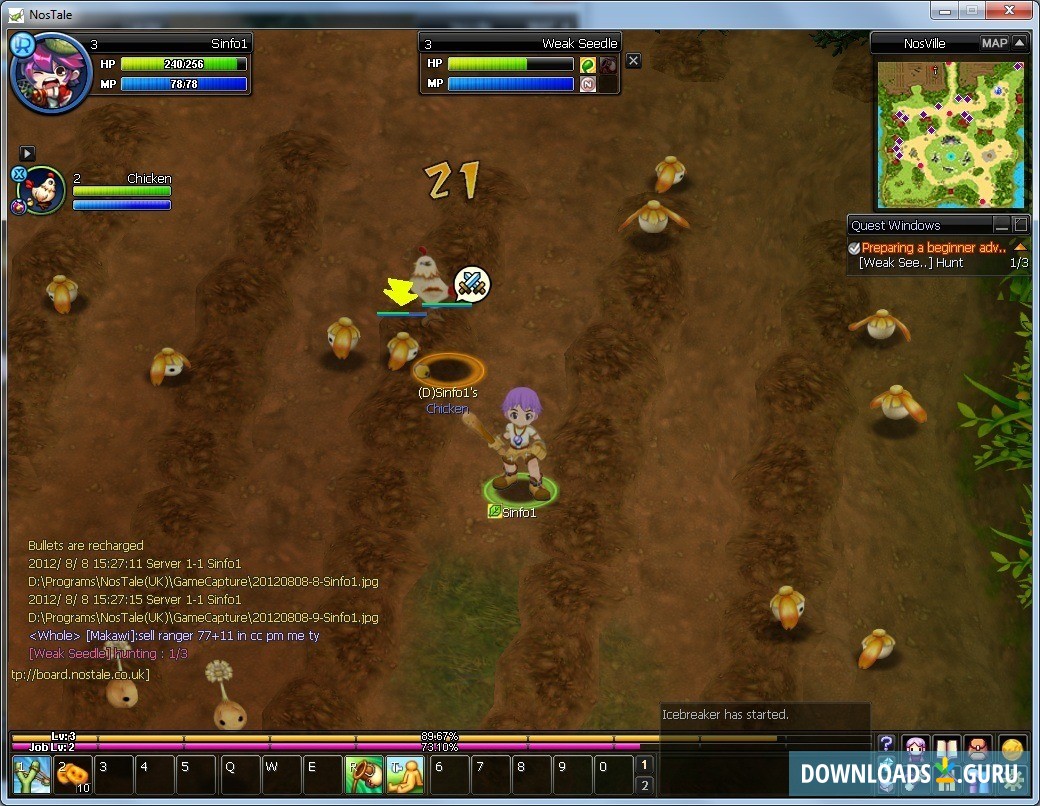The width and height of the screenshot is (1040, 806).
Task: Open the help question mark menu
Action: click(x=886, y=745)
